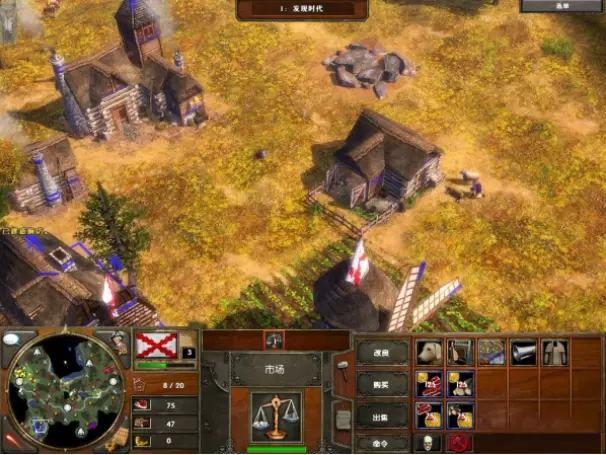606x455 pixels.
Task: Research the placer mines improvement icon
Action: click(491, 352)
